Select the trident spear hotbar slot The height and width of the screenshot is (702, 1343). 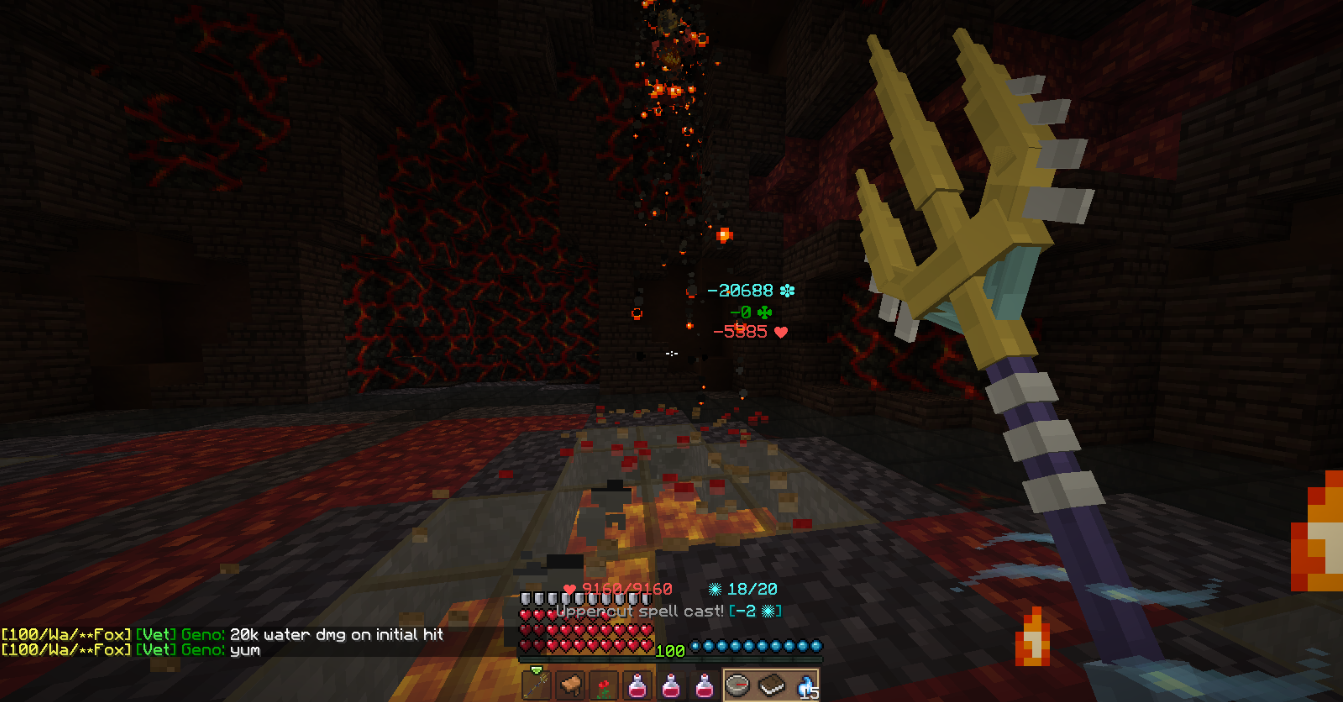(536, 685)
